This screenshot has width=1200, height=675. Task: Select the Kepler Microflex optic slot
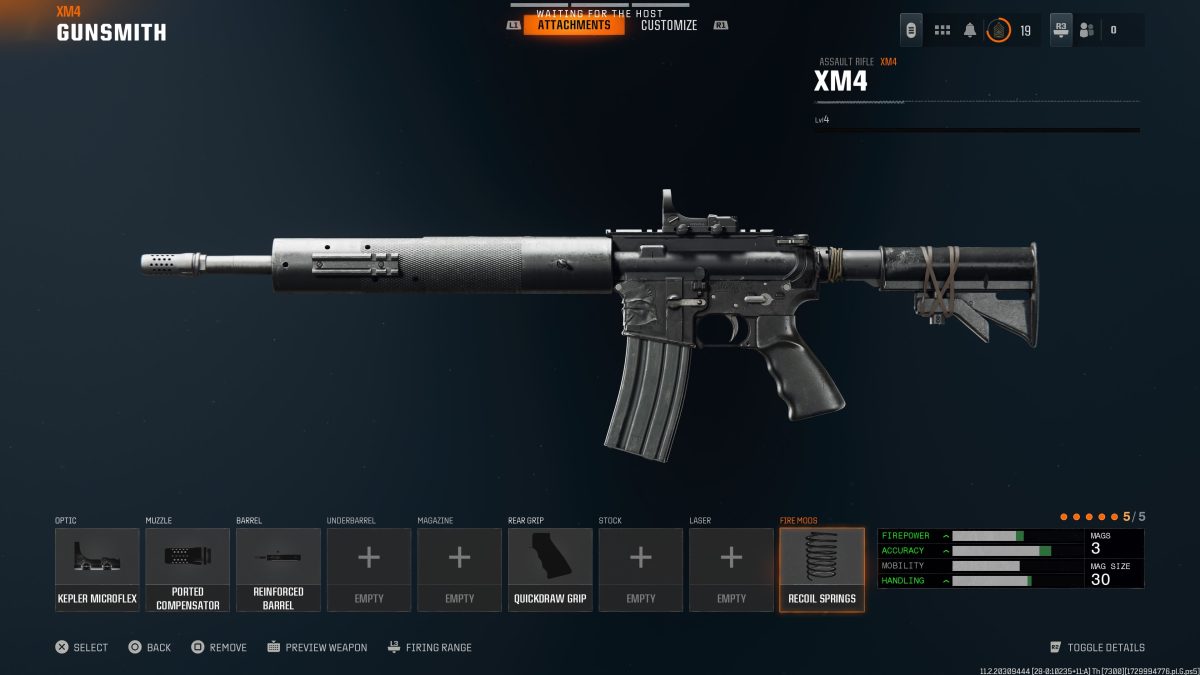pos(97,569)
